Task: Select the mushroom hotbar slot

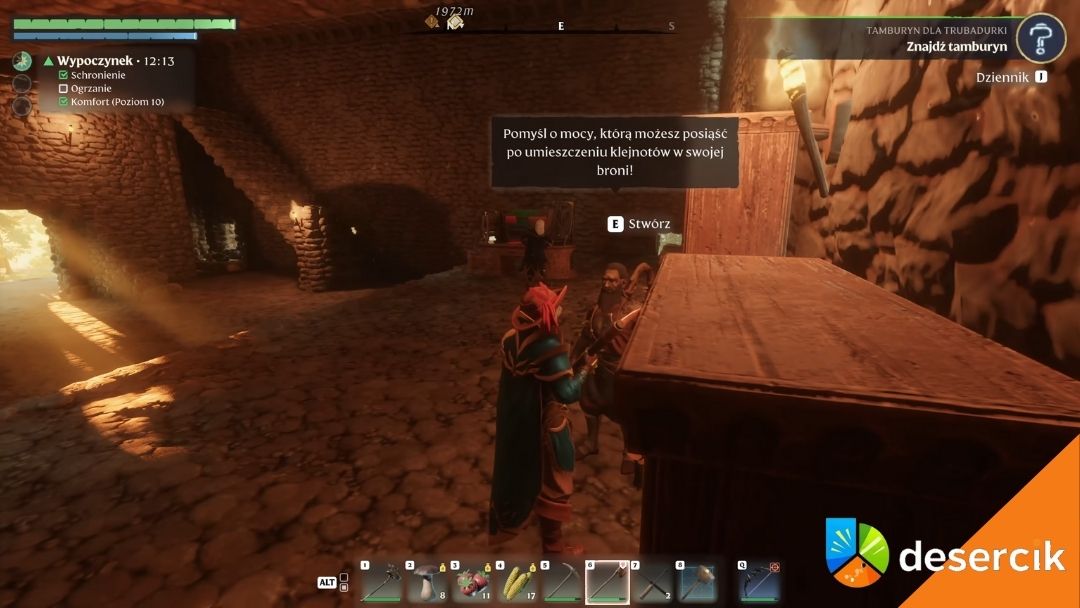Action: [x=427, y=583]
